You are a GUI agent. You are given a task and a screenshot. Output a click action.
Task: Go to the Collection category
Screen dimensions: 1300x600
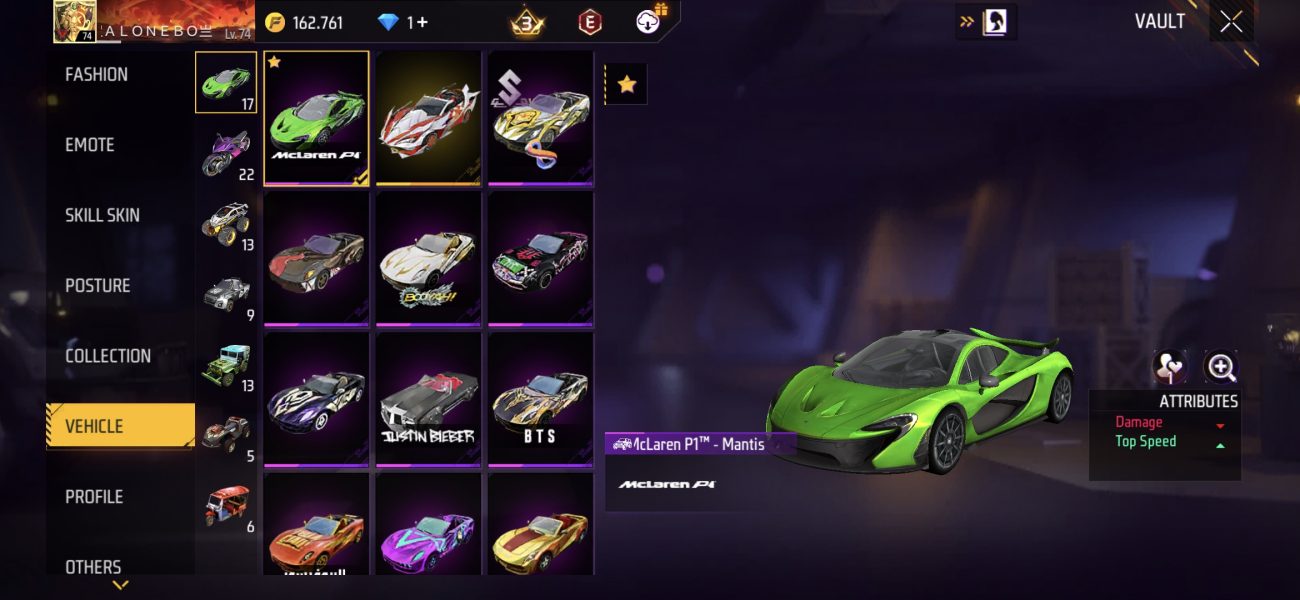click(108, 356)
